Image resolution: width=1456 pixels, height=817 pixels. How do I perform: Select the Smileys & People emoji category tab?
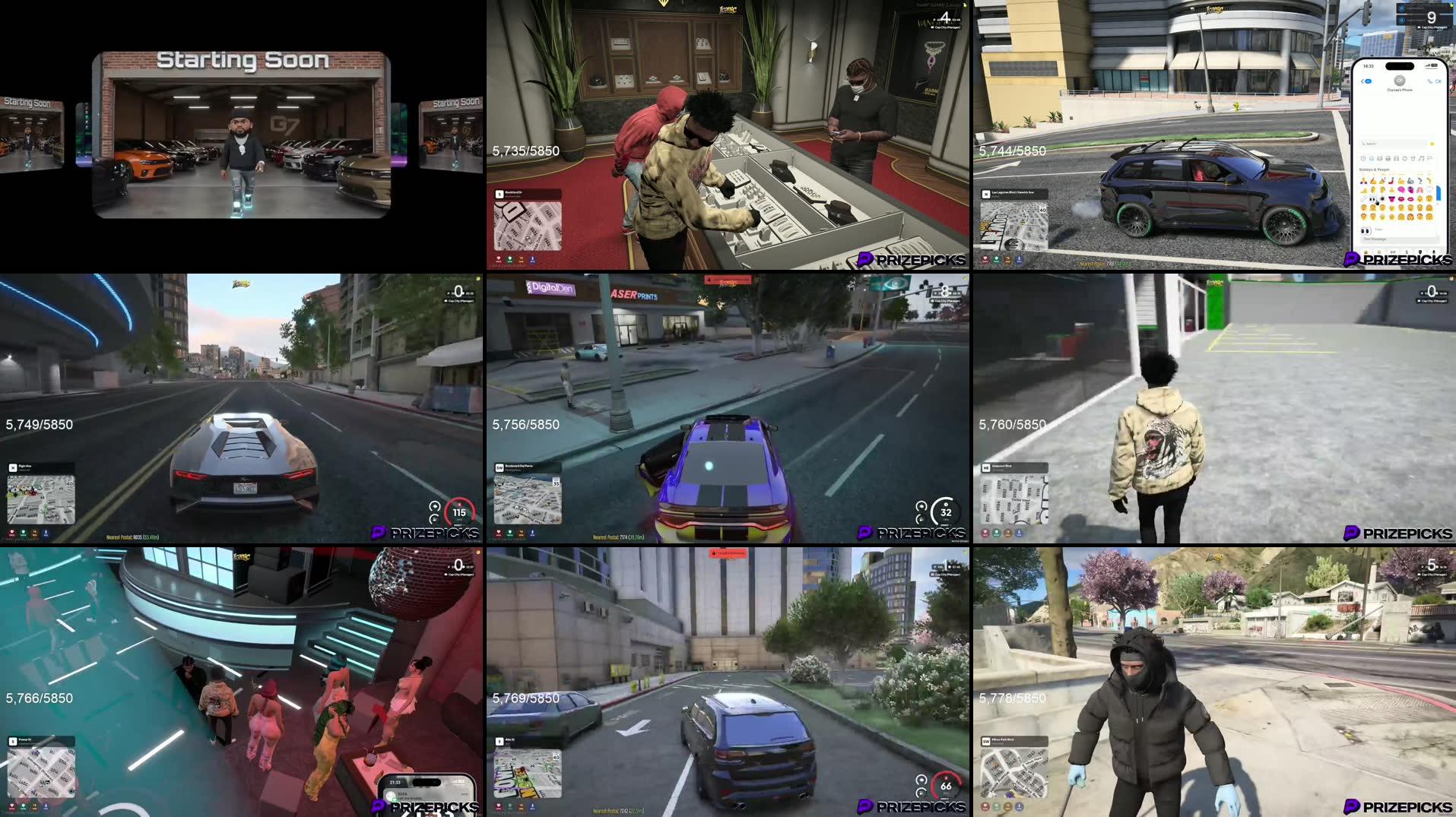coord(1371,158)
